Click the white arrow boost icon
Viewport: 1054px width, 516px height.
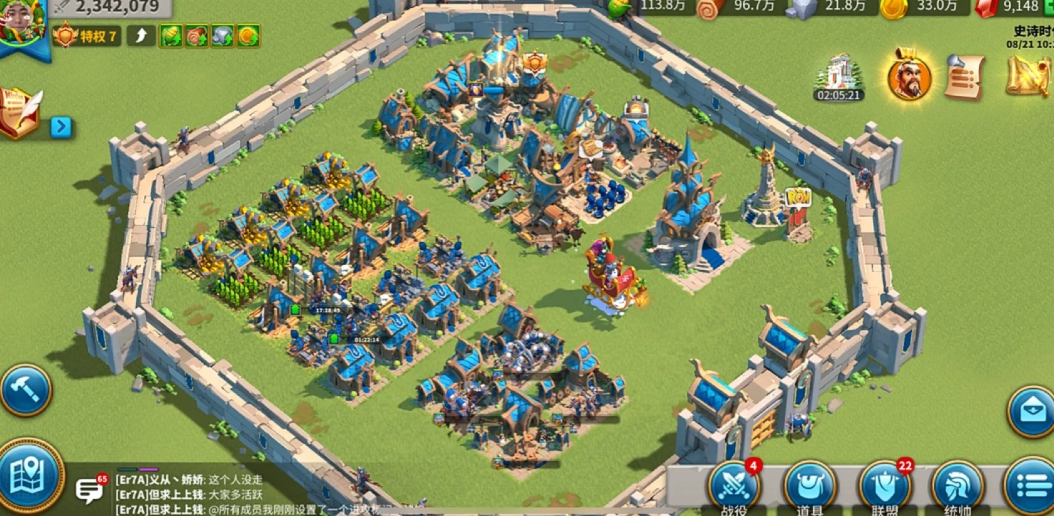click(x=141, y=37)
